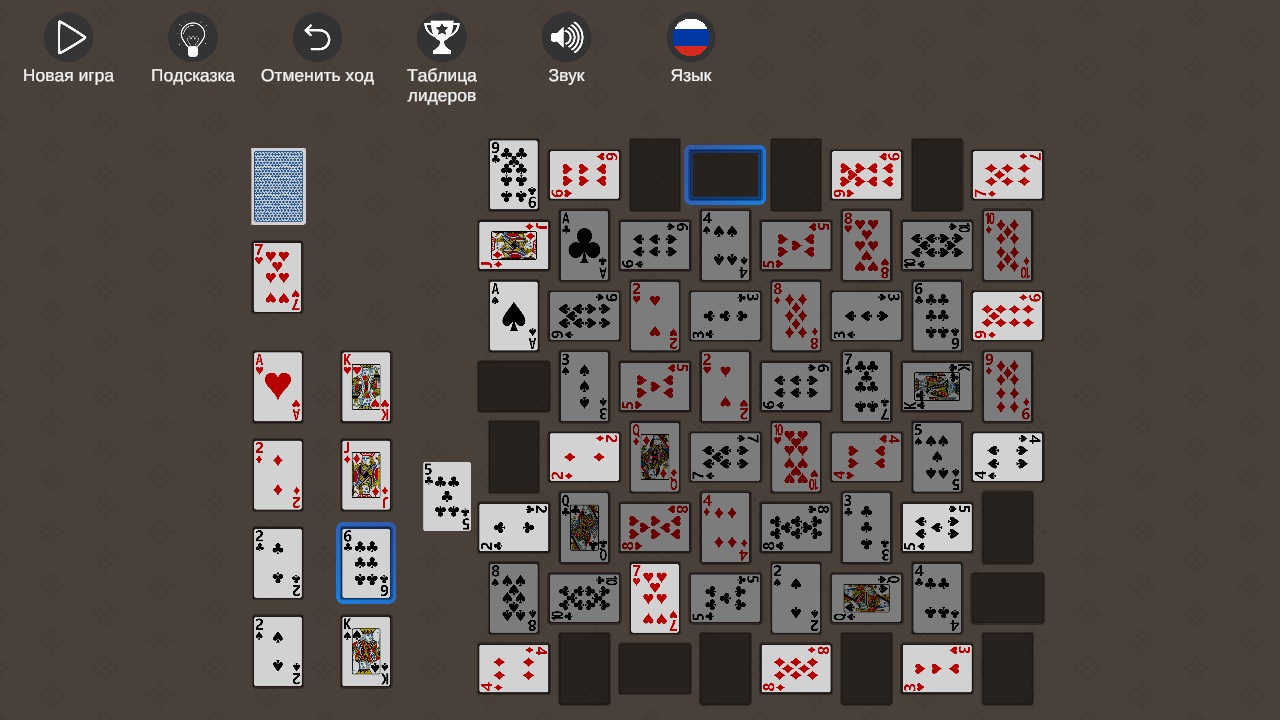Undo the last move using the curved arrow icon
1280x720 pixels.
[x=317, y=38]
